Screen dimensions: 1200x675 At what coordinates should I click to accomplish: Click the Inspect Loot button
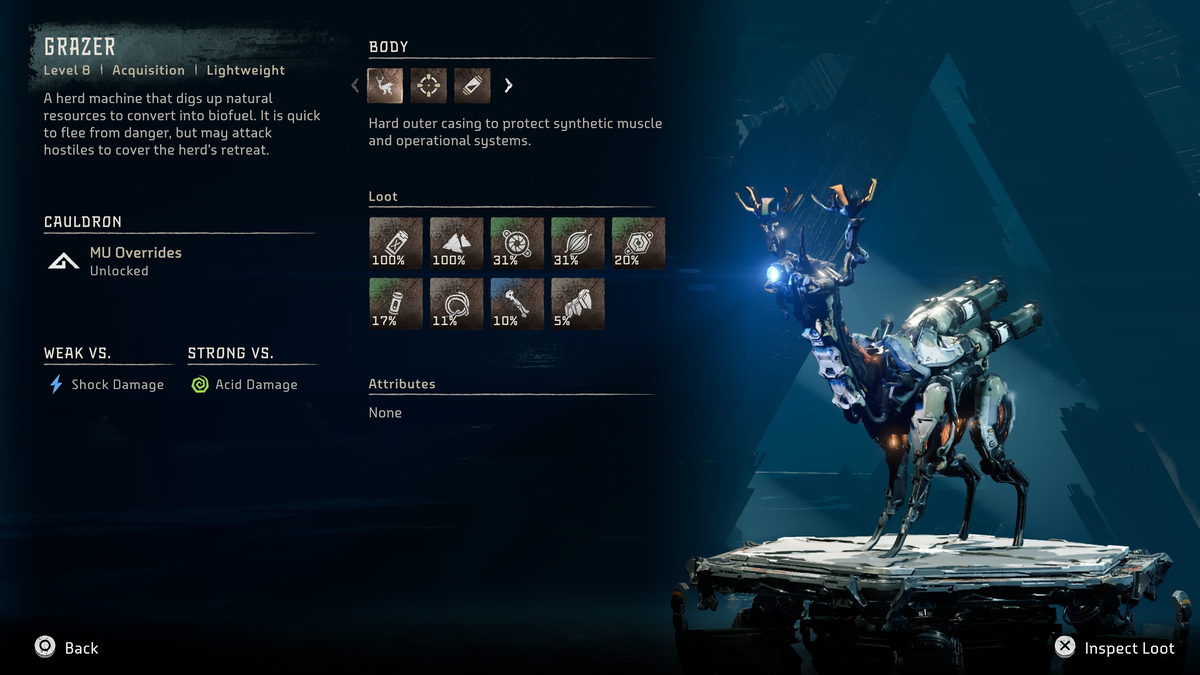pos(1115,647)
